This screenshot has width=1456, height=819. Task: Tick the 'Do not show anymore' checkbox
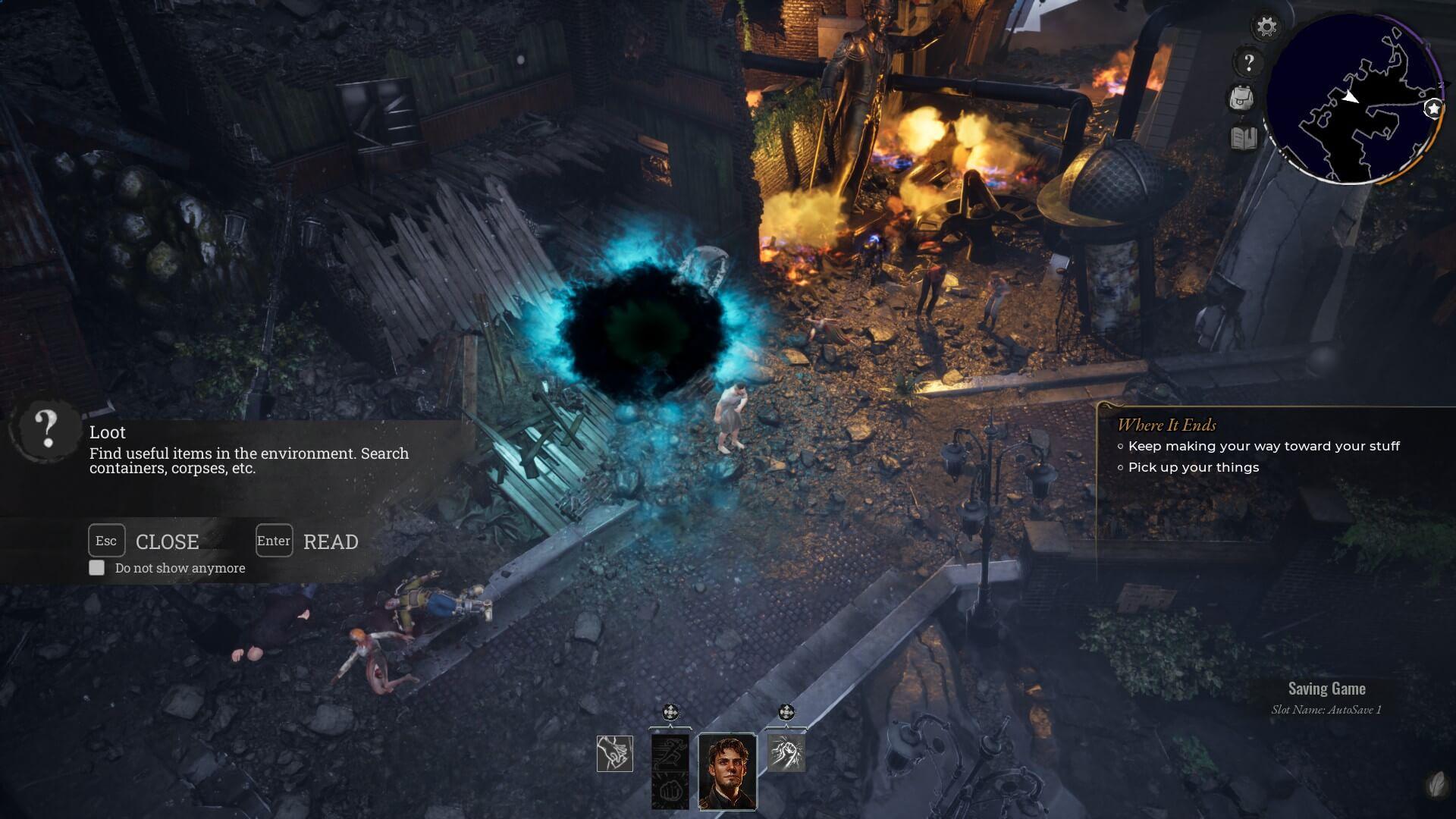click(x=97, y=568)
